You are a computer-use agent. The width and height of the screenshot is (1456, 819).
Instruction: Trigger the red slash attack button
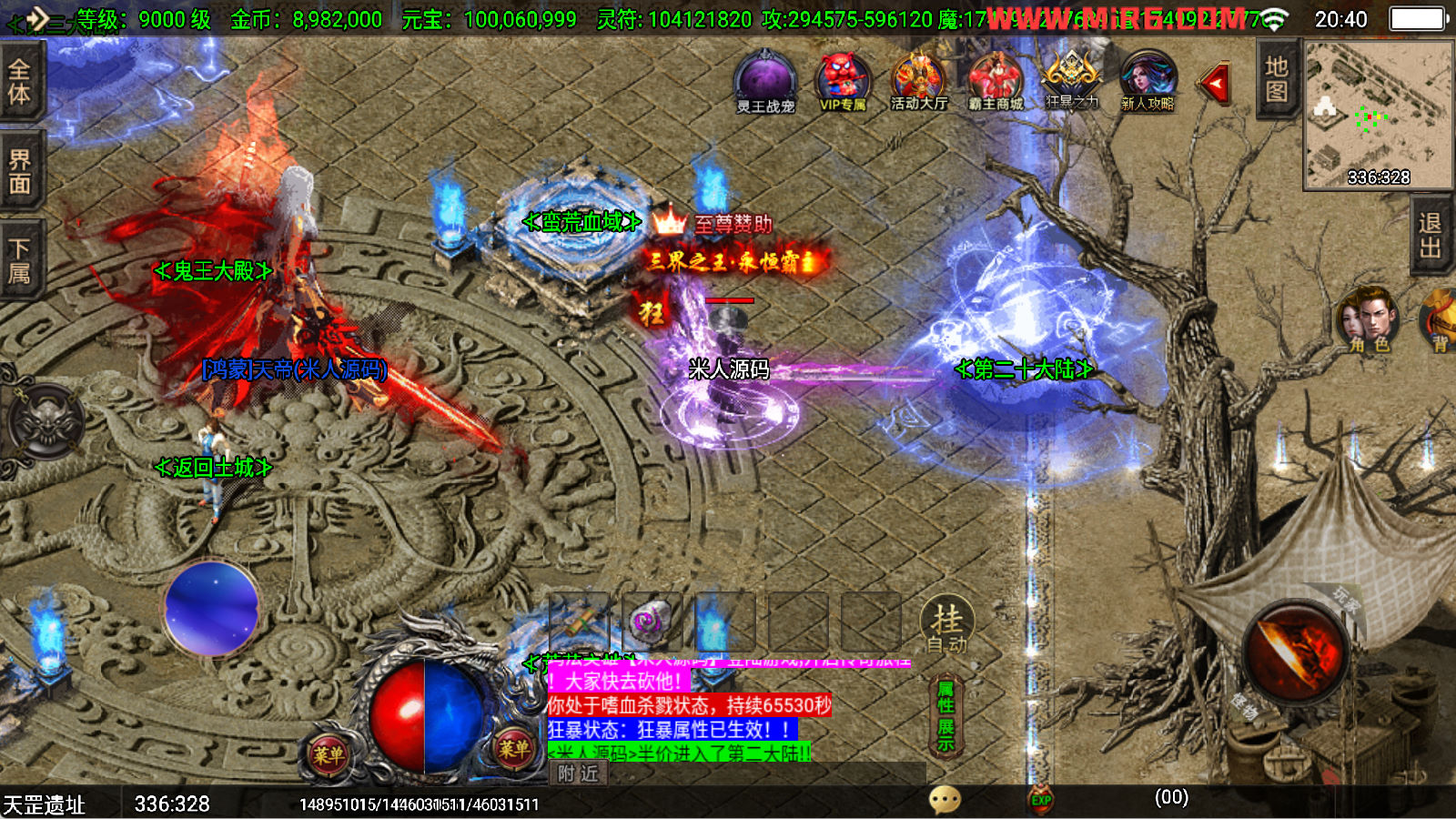click(x=1295, y=651)
